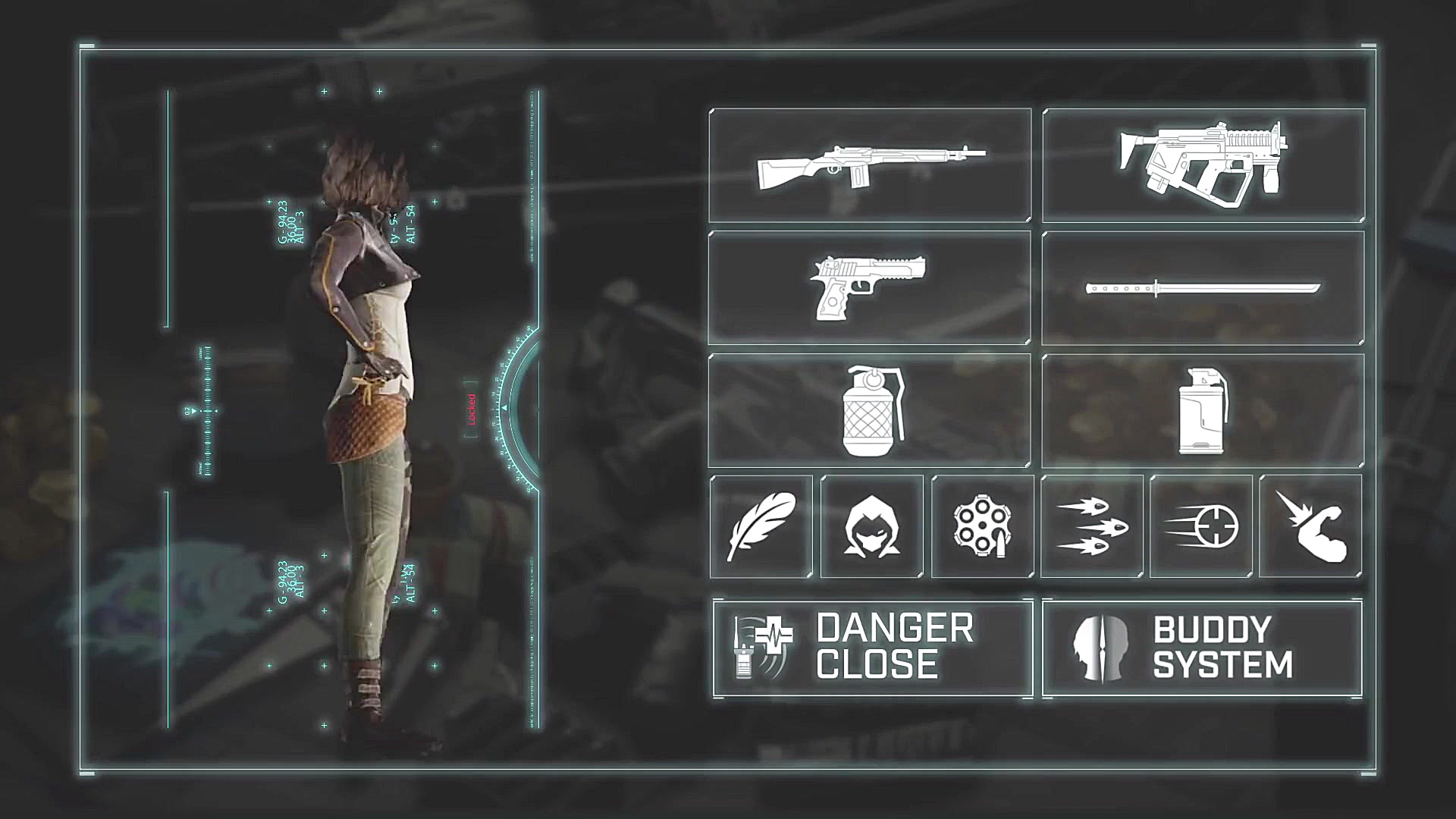Screen dimensions: 1456x819
Task: Choose the submachine gun slot
Action: pos(1203,166)
